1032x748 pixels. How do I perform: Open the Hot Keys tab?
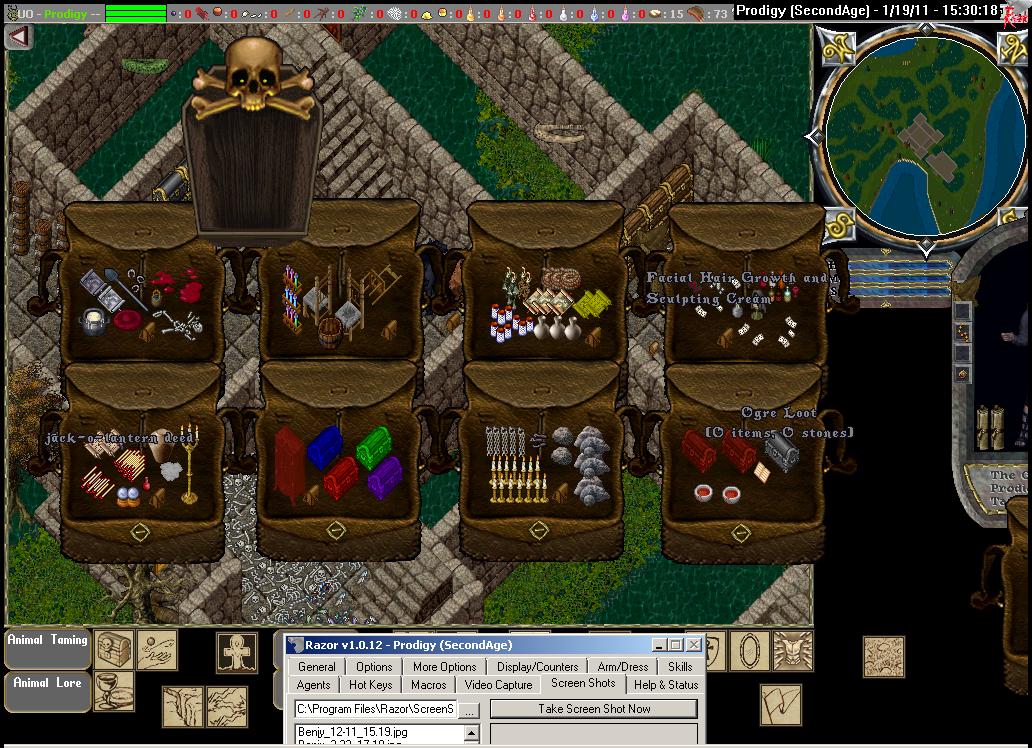point(370,685)
